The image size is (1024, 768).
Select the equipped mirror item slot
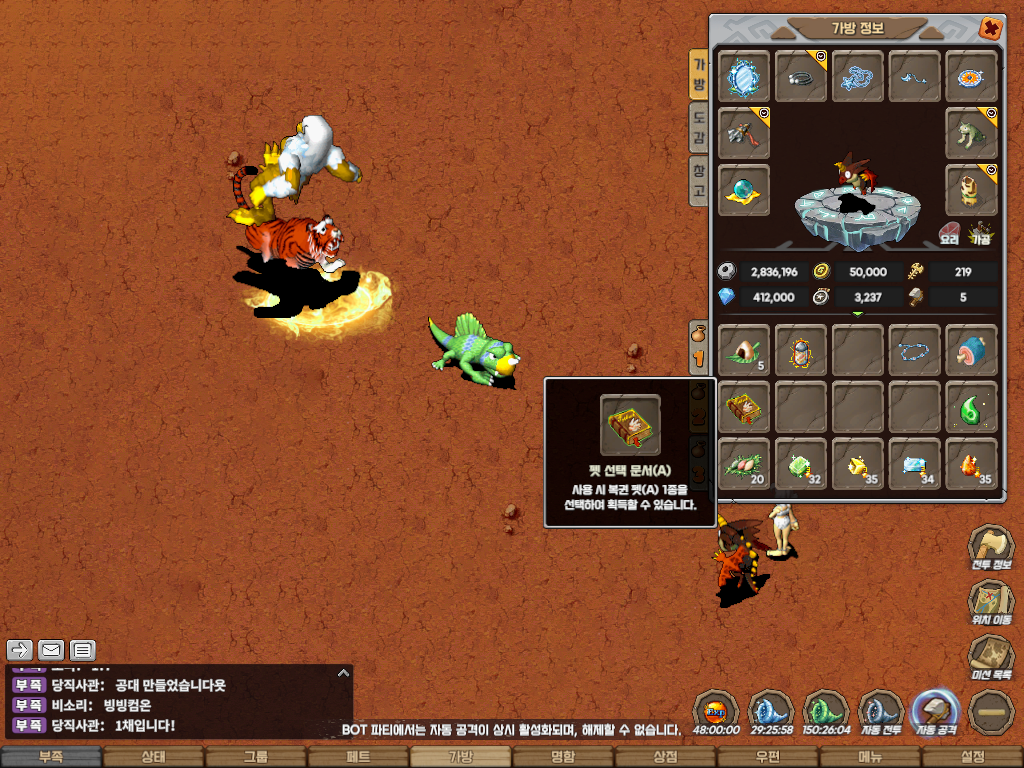tap(744, 76)
